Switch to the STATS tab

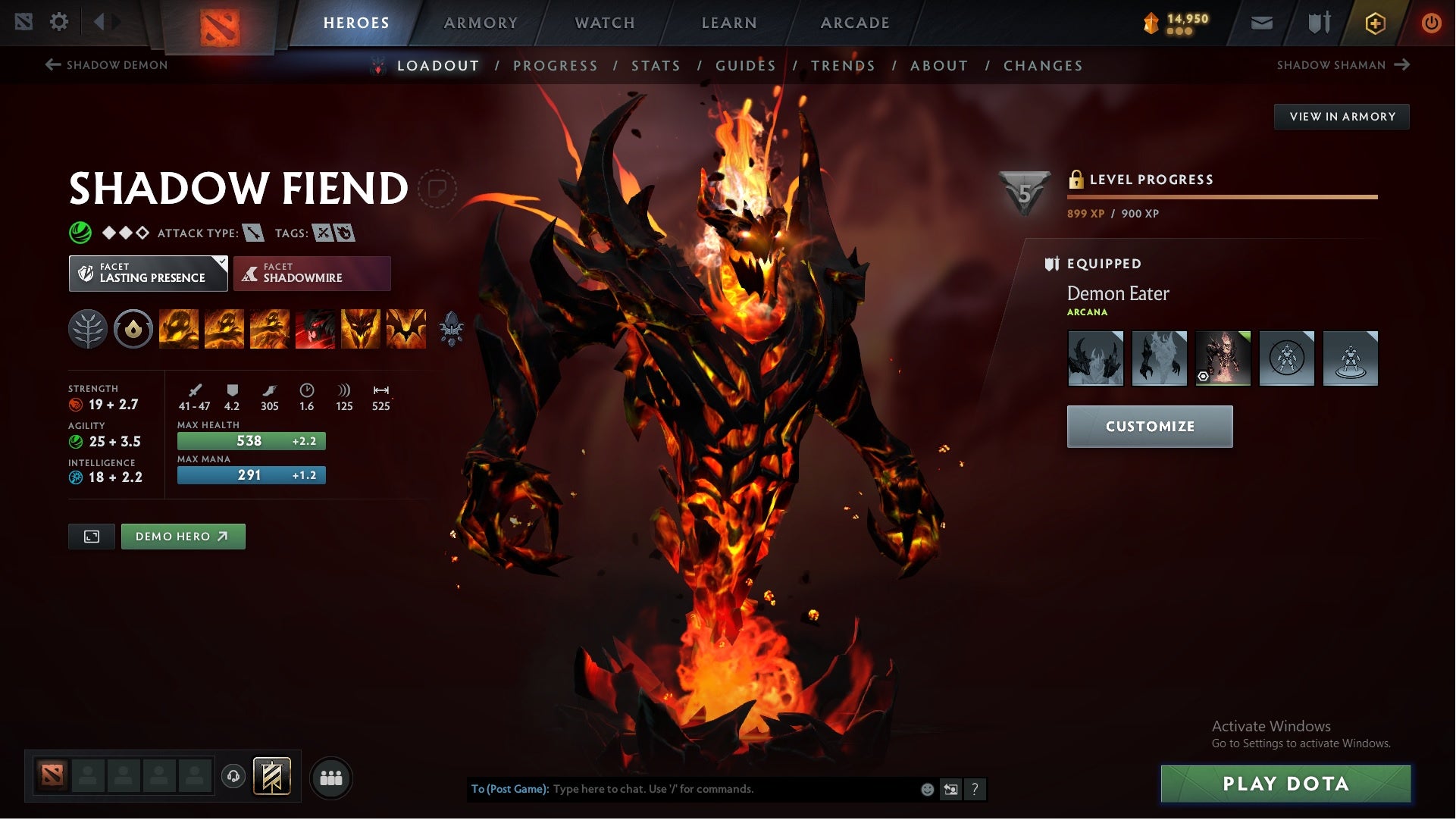(656, 66)
